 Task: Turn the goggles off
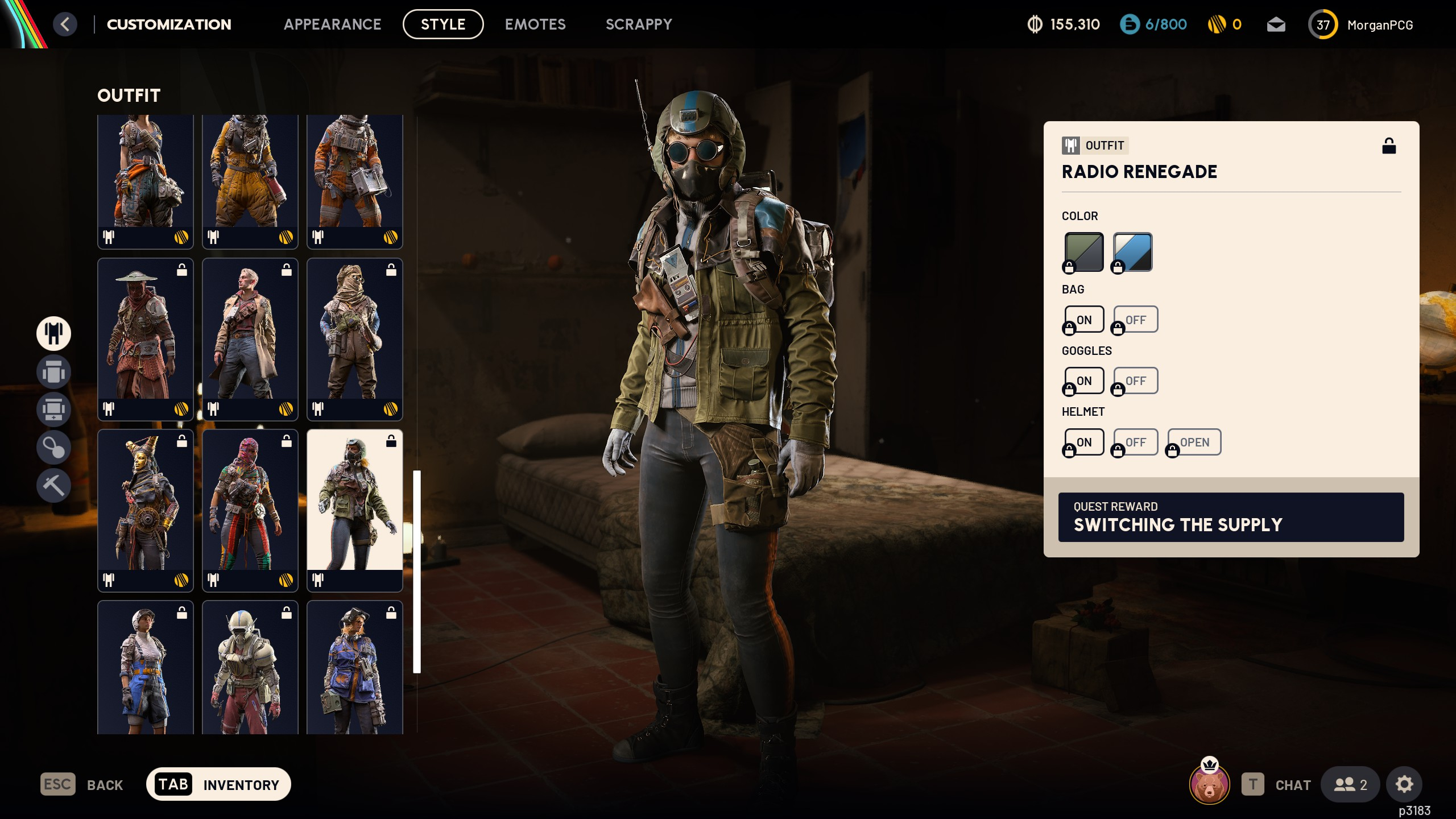pos(1135,381)
